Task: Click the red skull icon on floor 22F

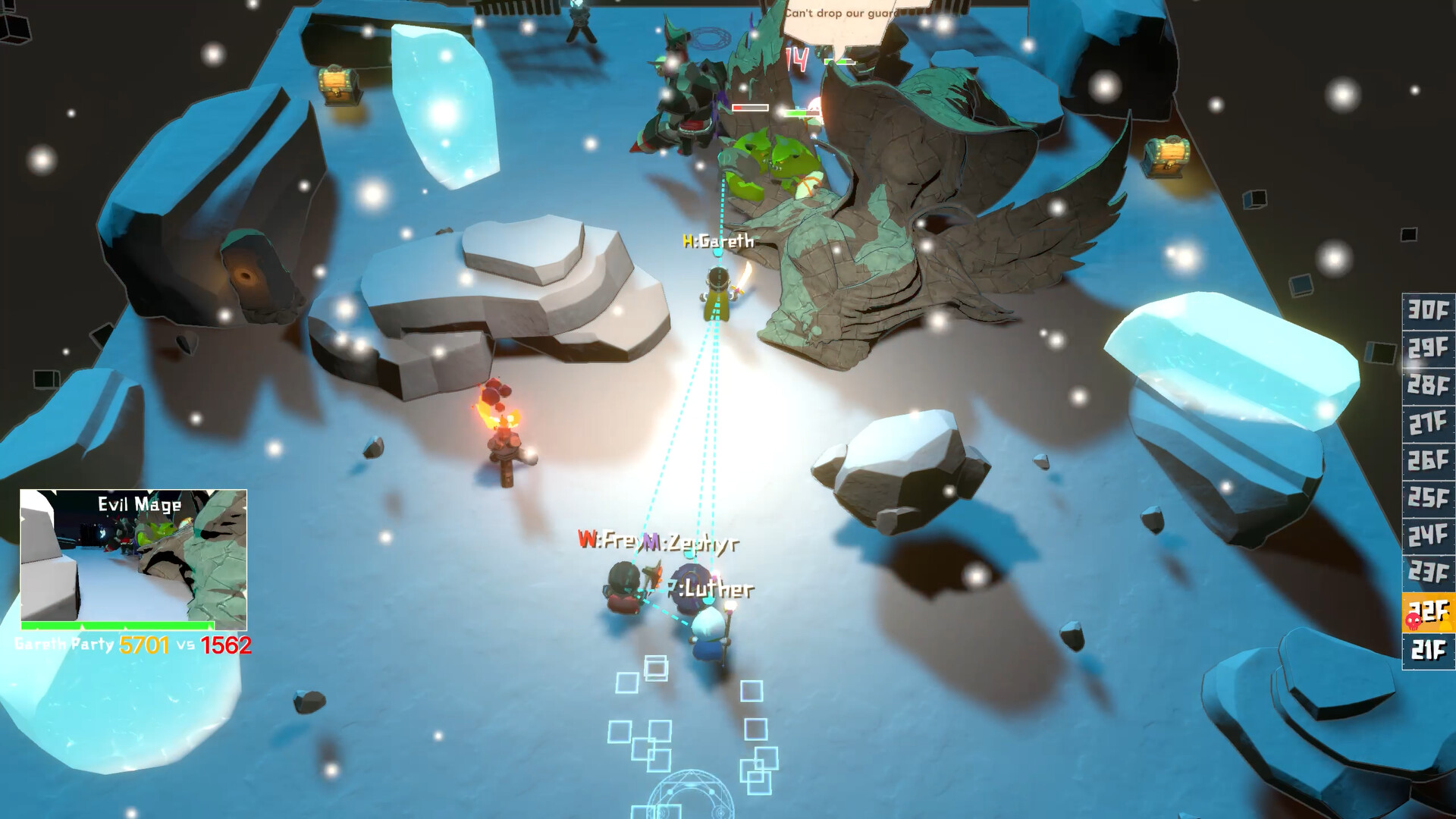Action: click(x=1413, y=622)
